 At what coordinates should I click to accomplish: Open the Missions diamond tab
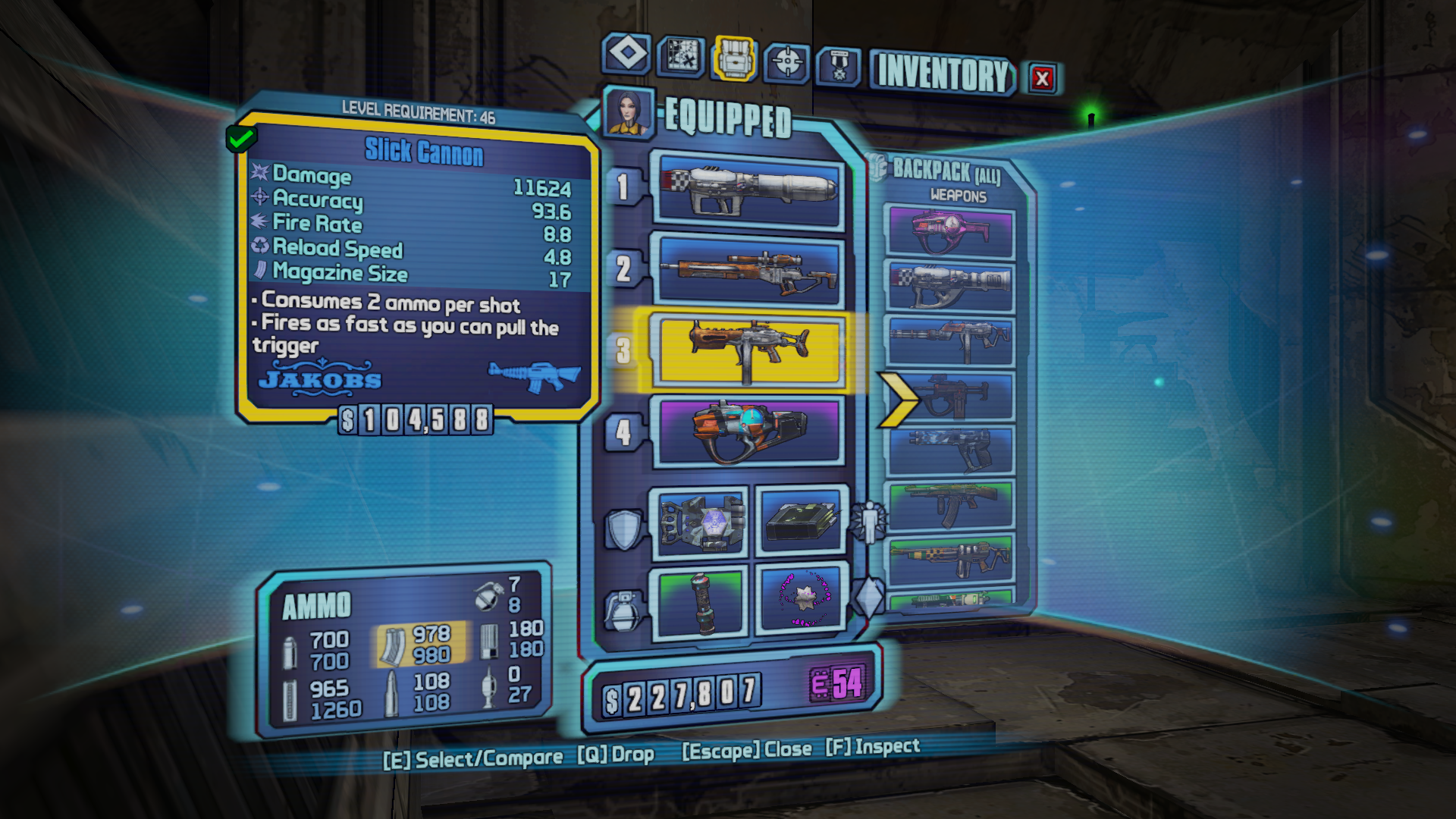626,55
